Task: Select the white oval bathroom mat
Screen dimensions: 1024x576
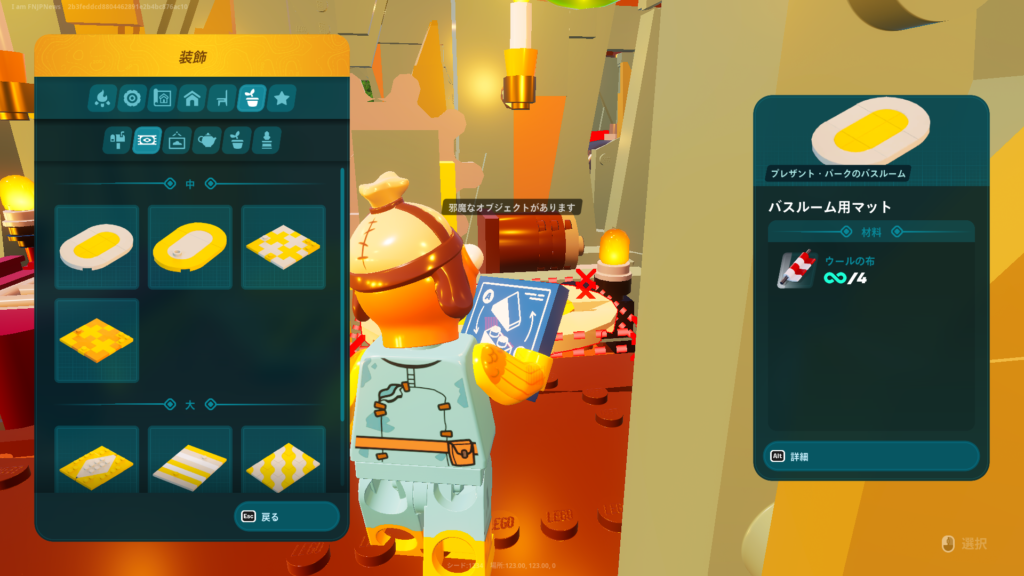Action: point(97,247)
